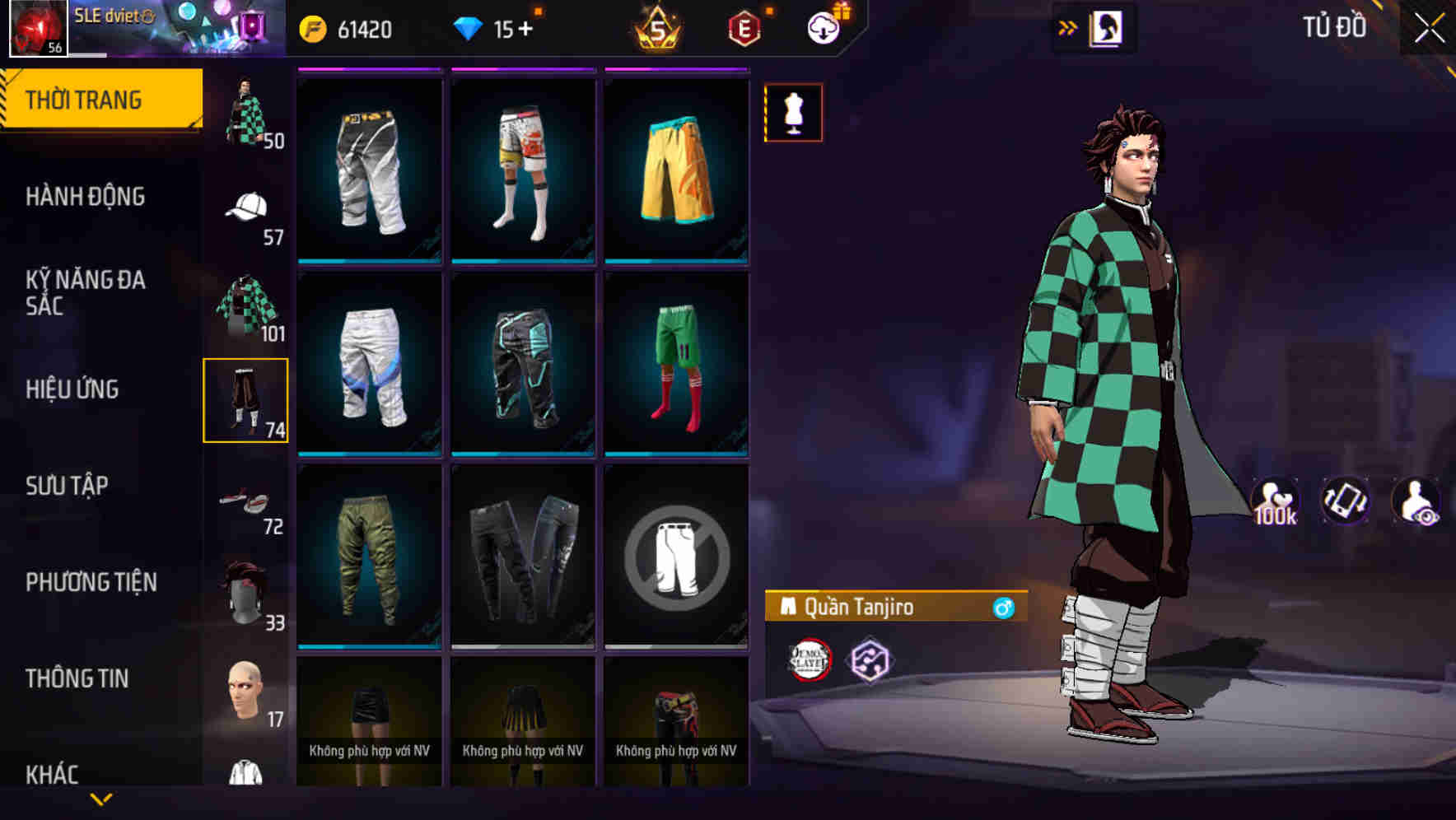This screenshot has width=1456, height=820.
Task: Open the mannequin wardrobe preset icon
Action: click(x=793, y=113)
